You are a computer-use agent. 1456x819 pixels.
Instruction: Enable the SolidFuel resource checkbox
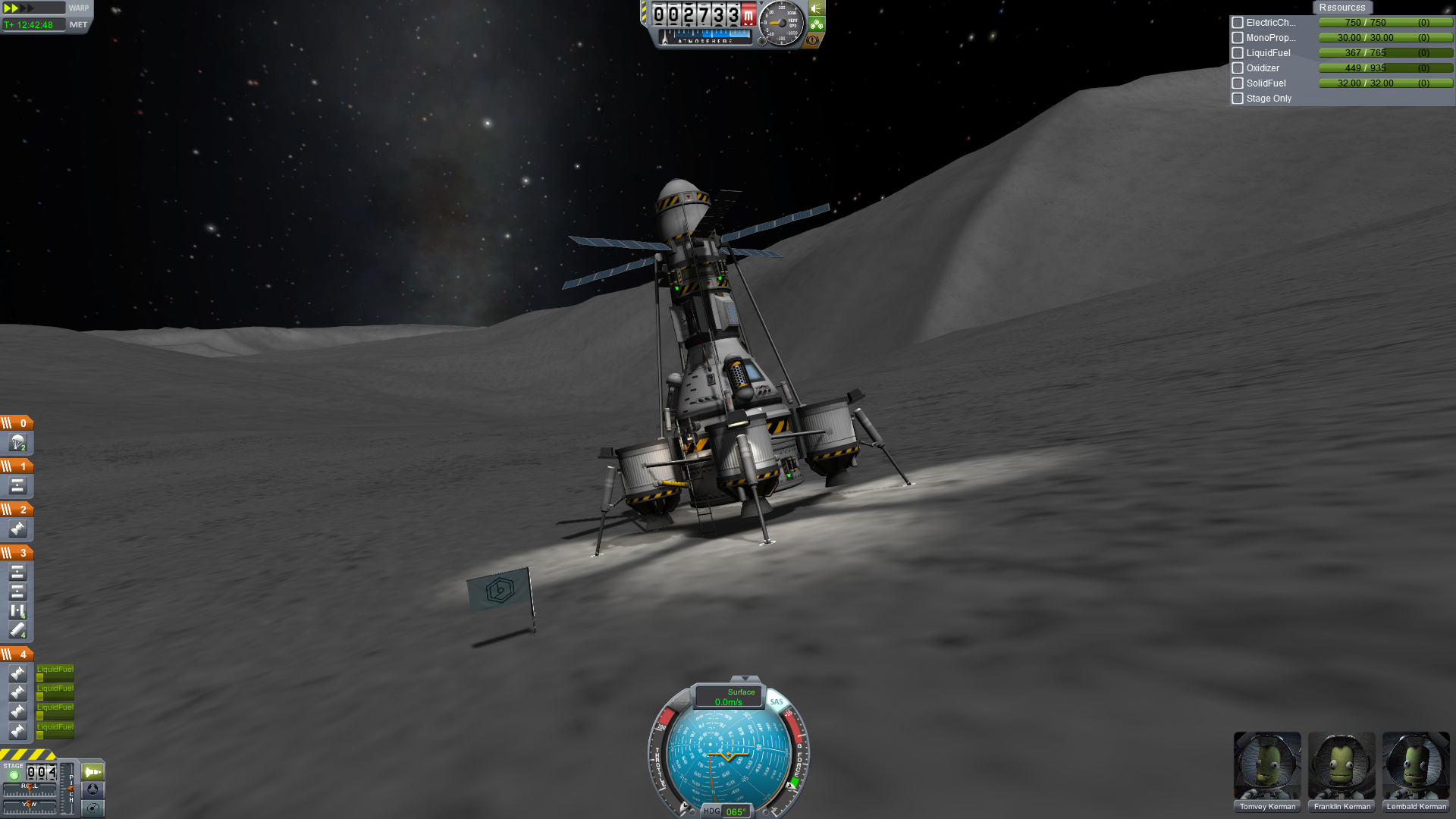coord(1238,83)
